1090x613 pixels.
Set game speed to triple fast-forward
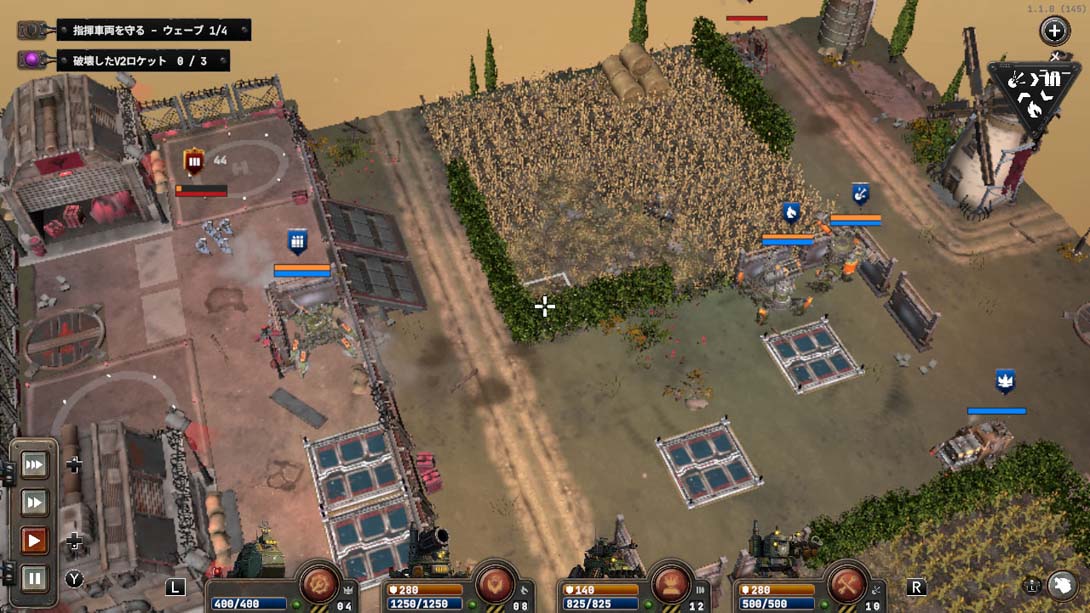click(35, 464)
